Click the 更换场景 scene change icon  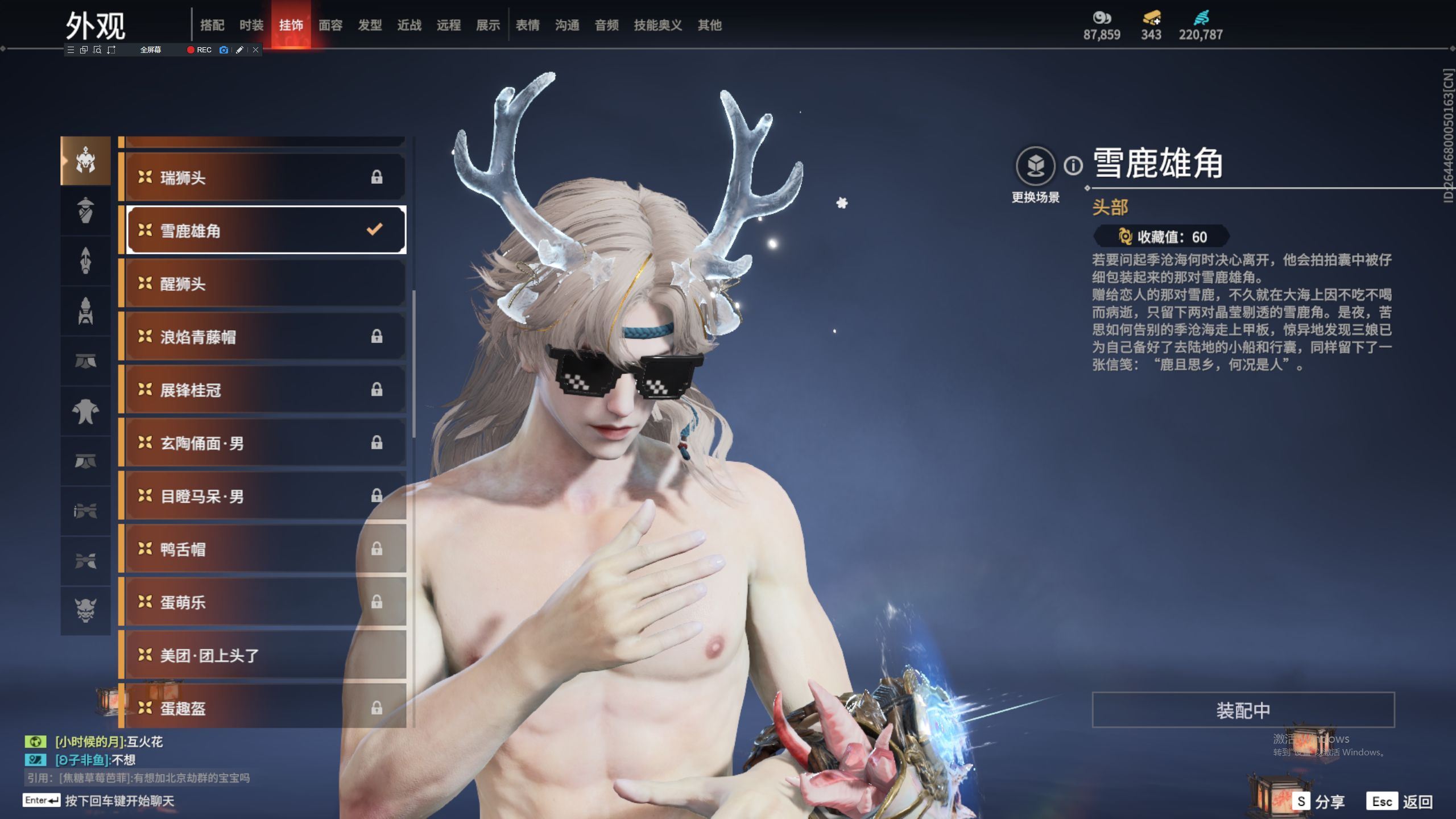pyautogui.click(x=1035, y=166)
